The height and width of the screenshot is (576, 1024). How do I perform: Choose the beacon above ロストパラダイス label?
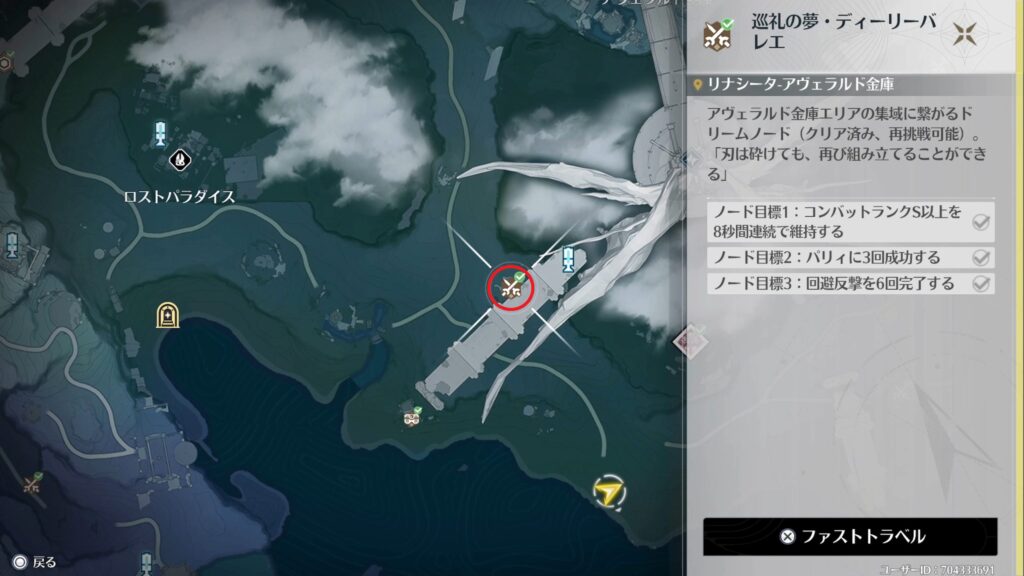point(160,134)
